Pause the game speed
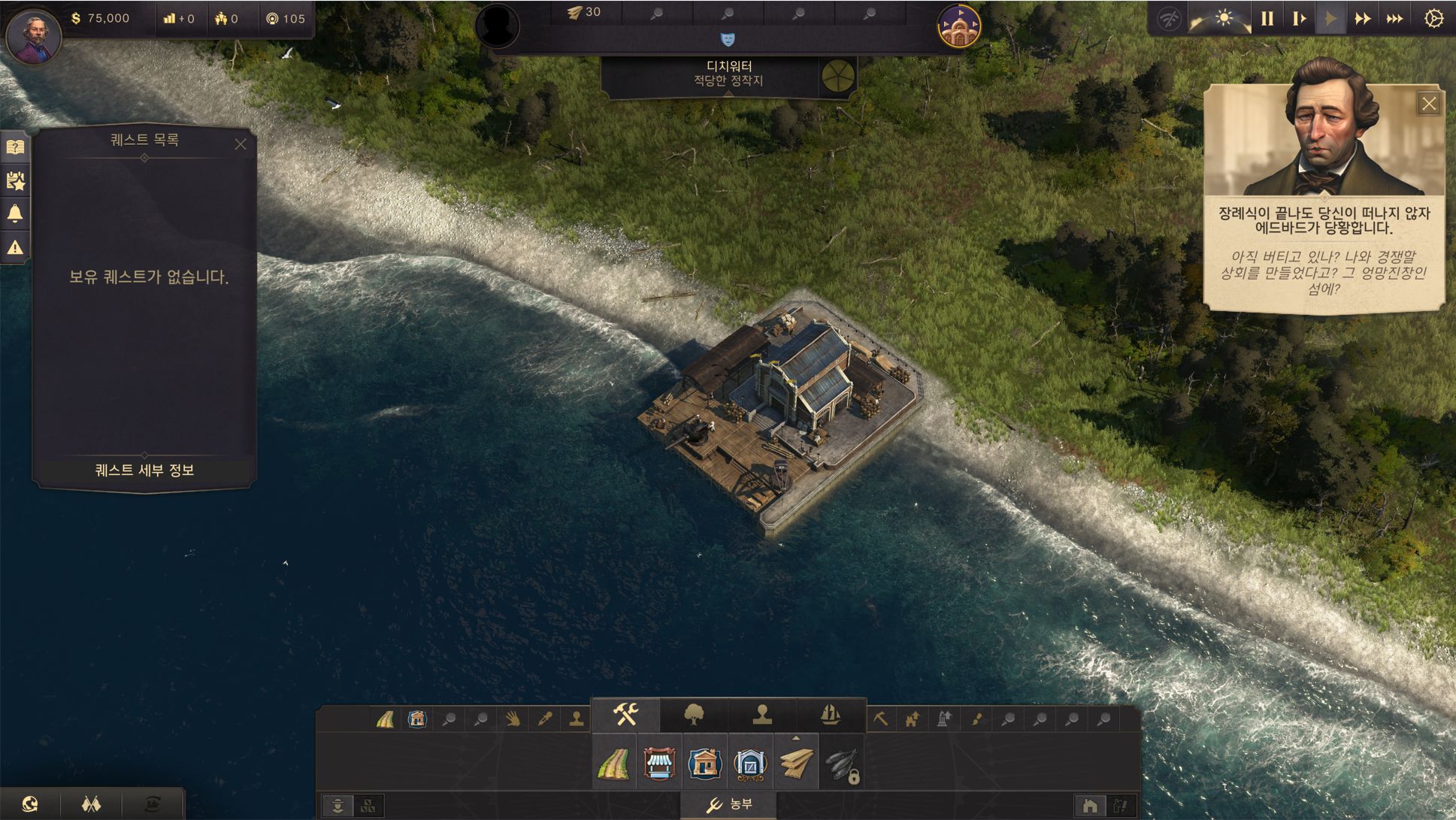The image size is (1456, 820). coord(1267,19)
